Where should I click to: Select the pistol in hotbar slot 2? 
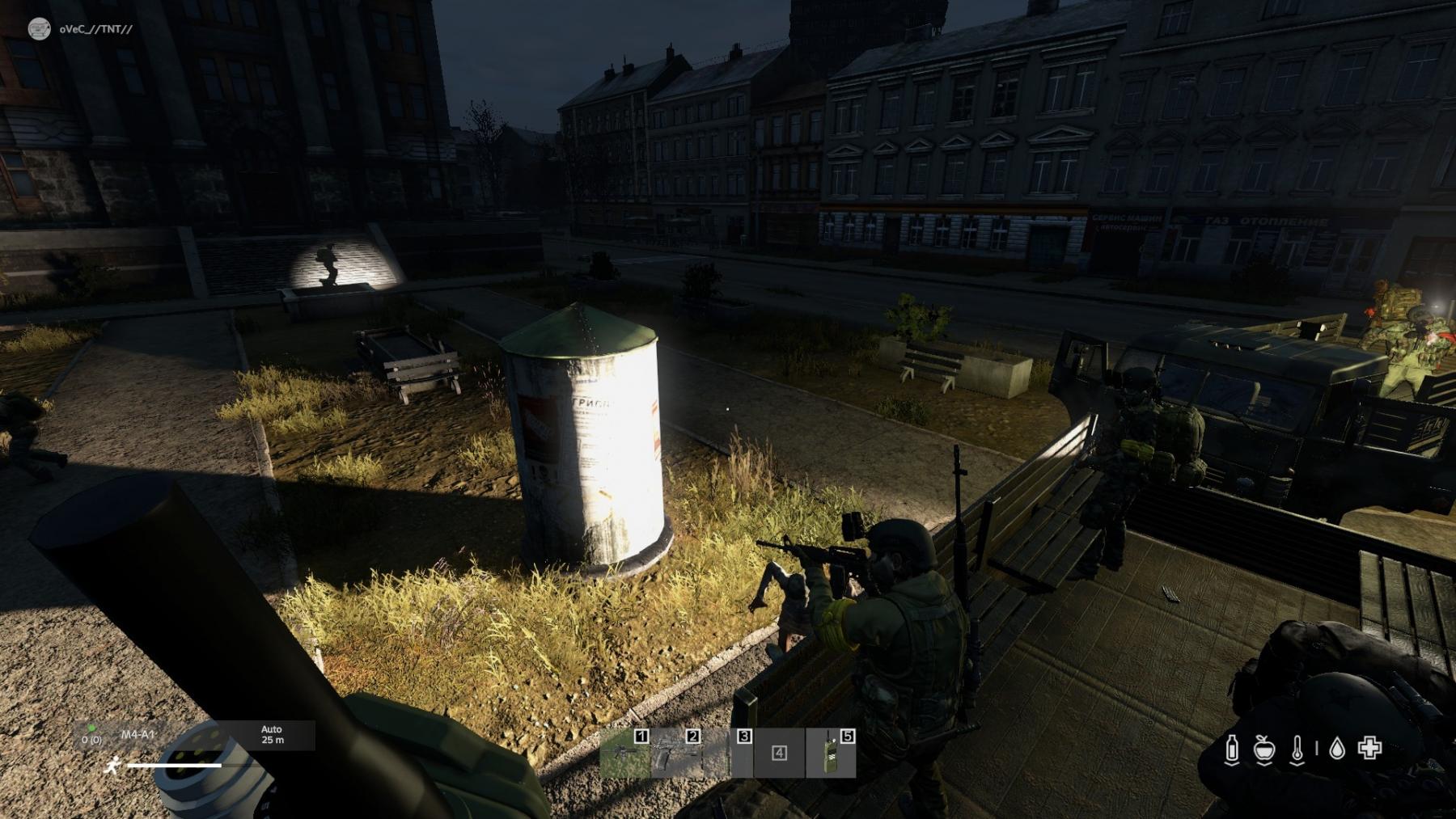[675, 754]
